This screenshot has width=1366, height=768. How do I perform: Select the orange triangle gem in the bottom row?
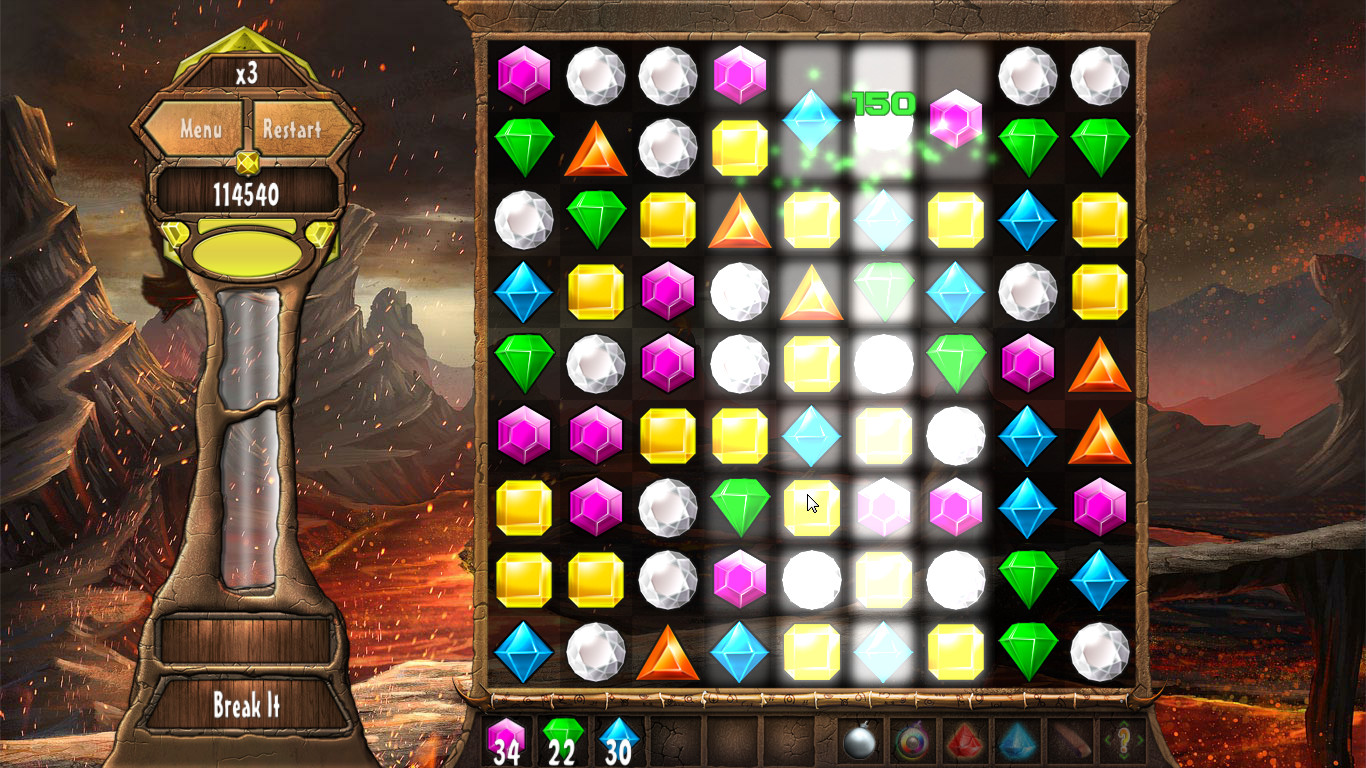668,652
